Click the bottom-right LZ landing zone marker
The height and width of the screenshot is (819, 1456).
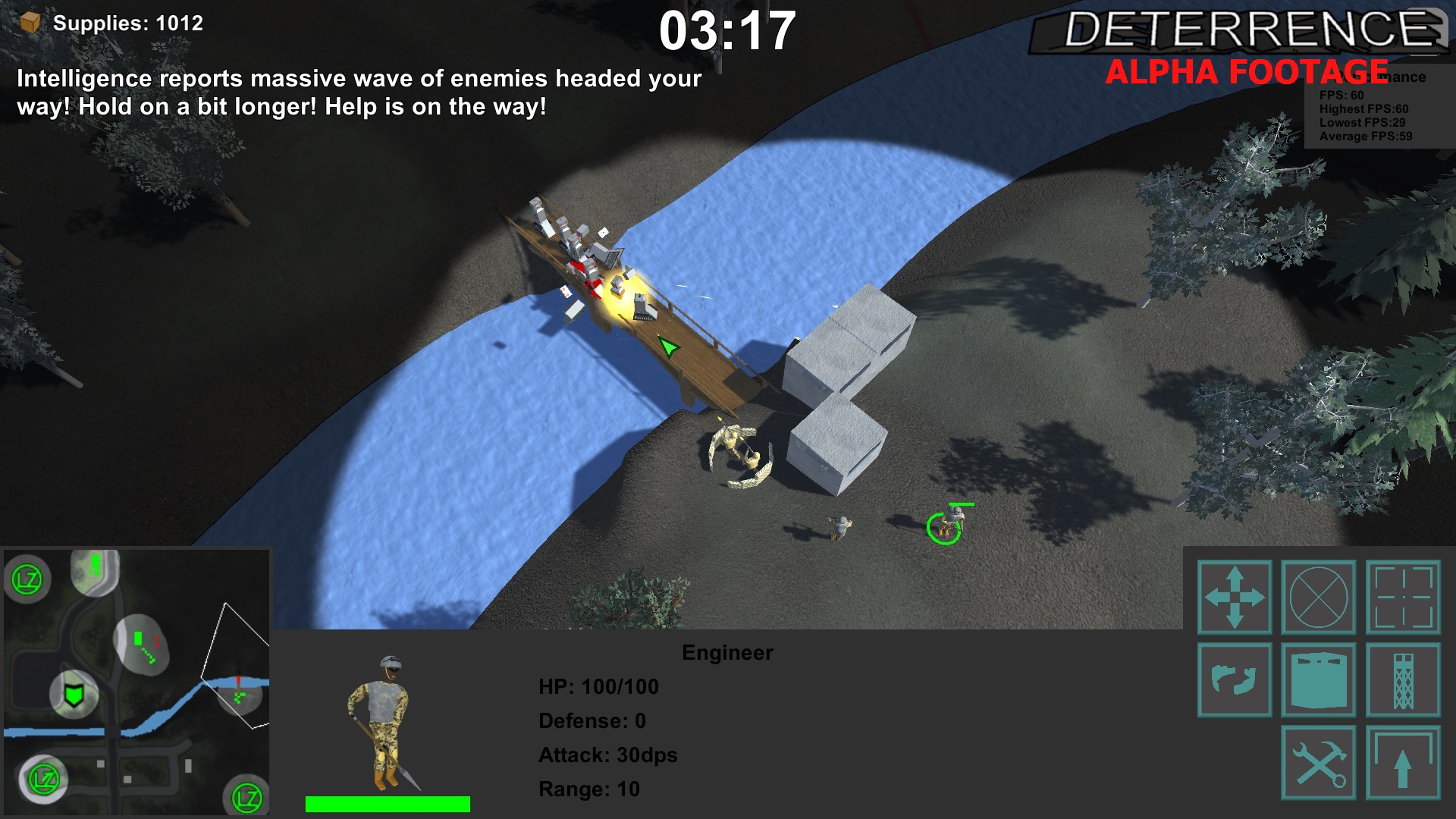[x=246, y=797]
